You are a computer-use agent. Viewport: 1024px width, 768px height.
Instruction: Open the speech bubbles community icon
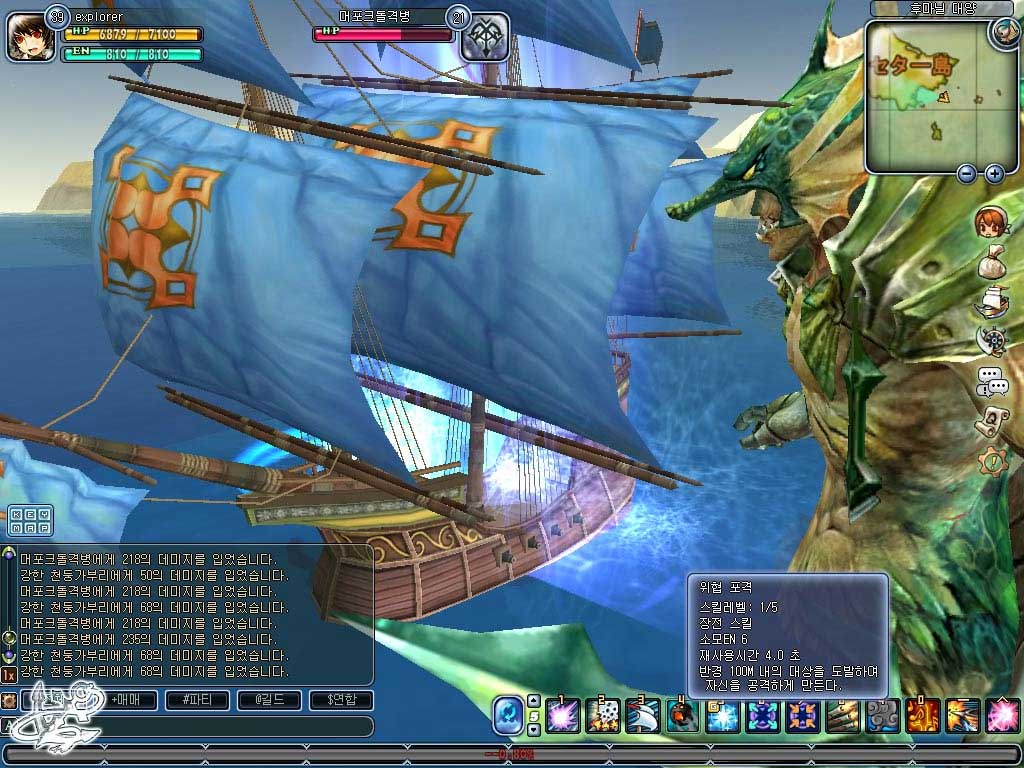pos(991,380)
